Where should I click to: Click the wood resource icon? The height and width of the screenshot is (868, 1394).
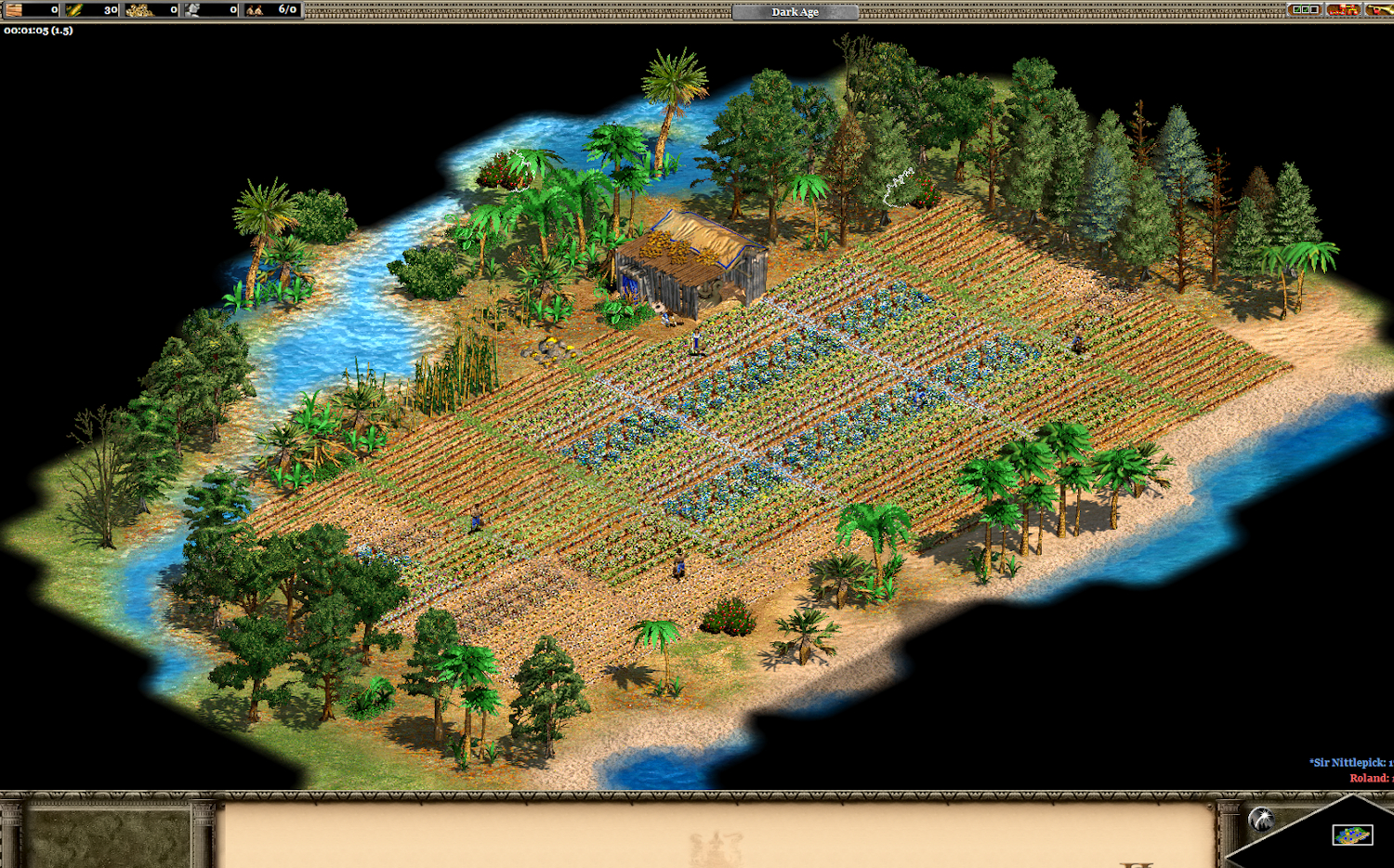pos(14,10)
